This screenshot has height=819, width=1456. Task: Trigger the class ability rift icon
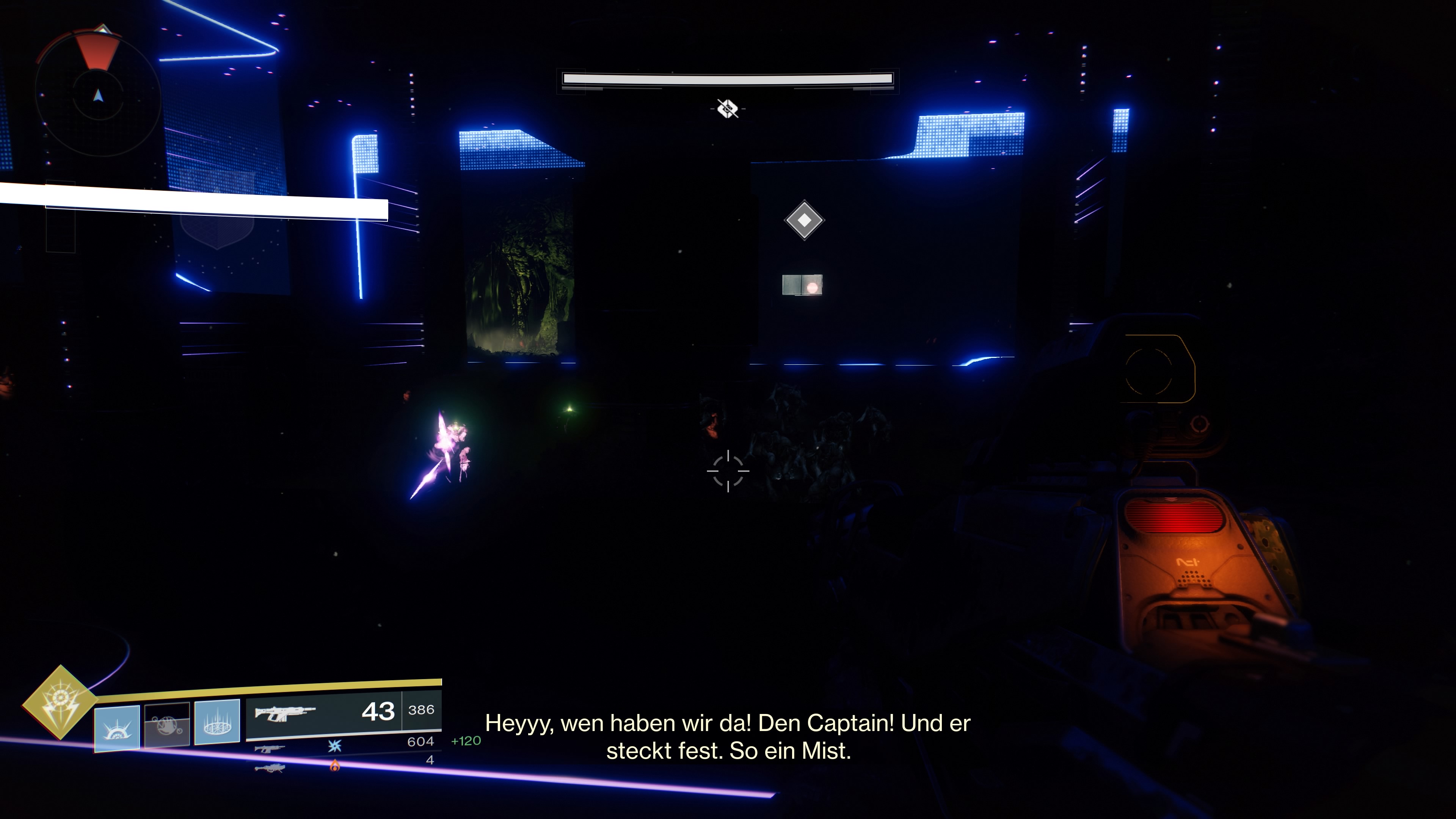(x=217, y=722)
